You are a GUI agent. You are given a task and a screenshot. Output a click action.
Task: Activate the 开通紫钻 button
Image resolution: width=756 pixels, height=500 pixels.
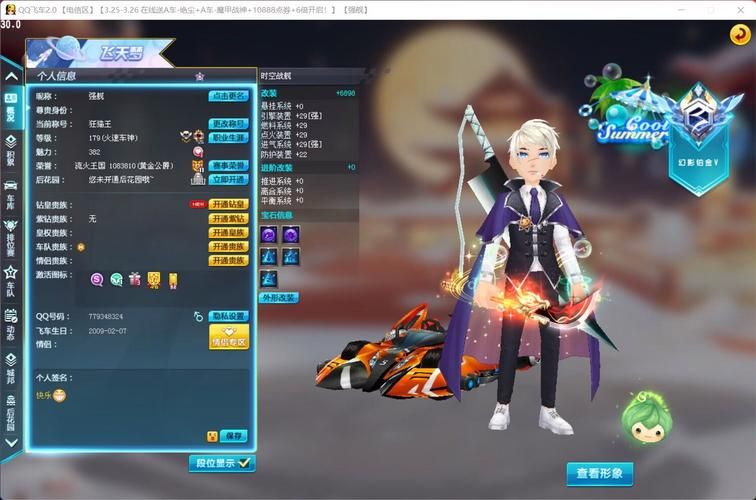[228, 218]
